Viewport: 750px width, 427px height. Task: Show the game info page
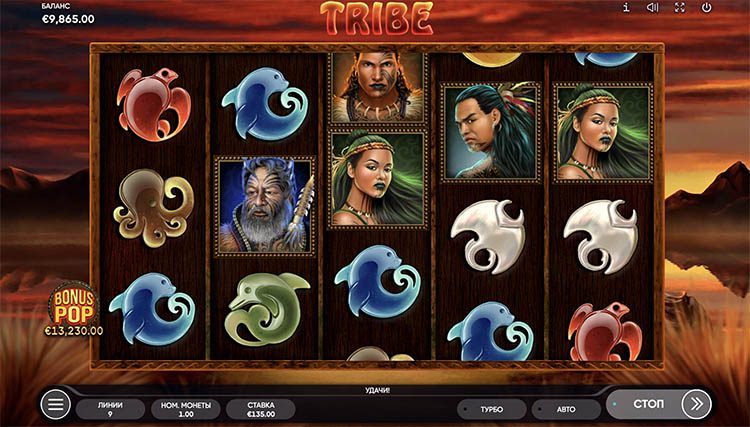[626, 8]
